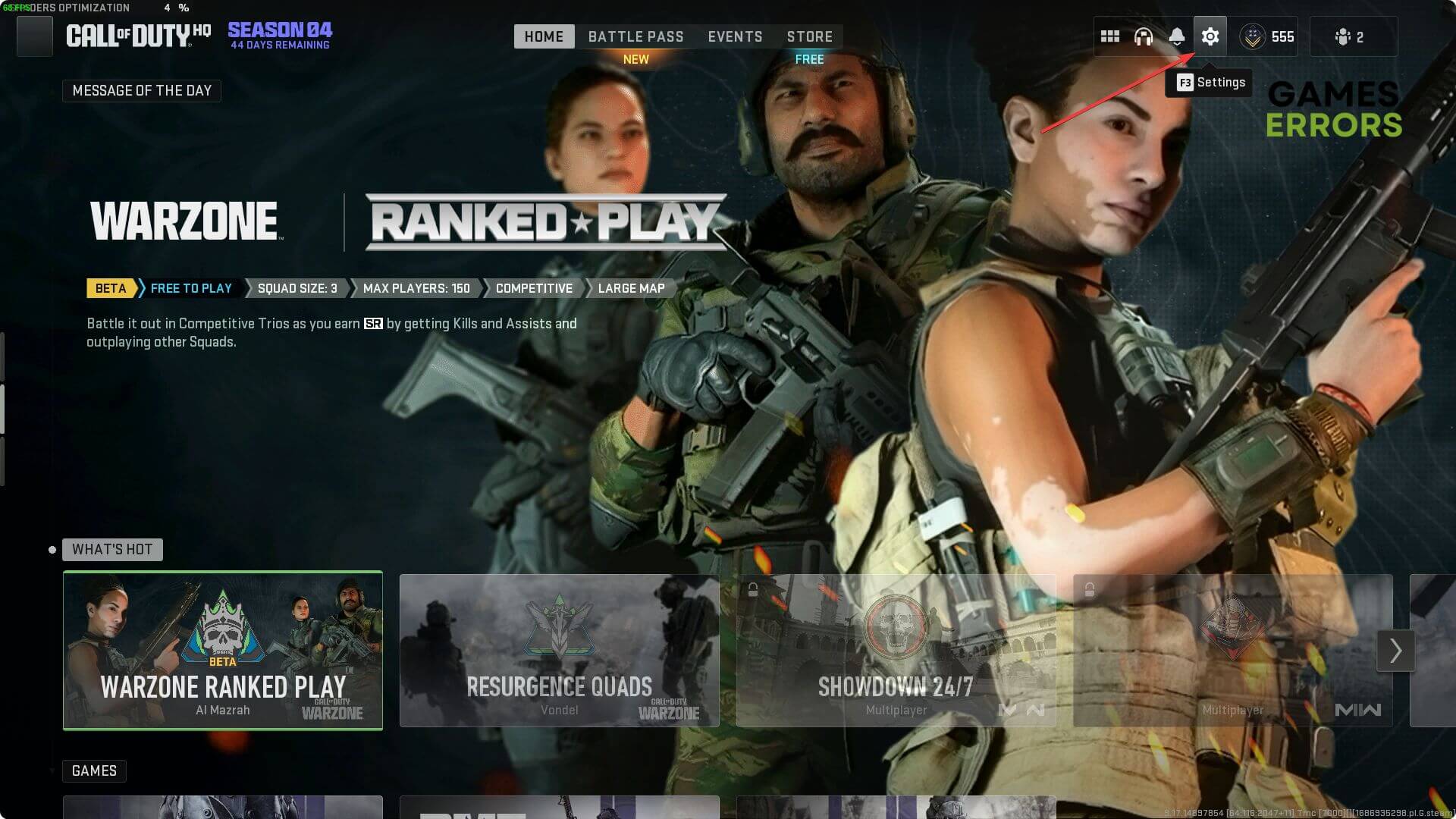Open the headset voice channels icon

[x=1144, y=36]
